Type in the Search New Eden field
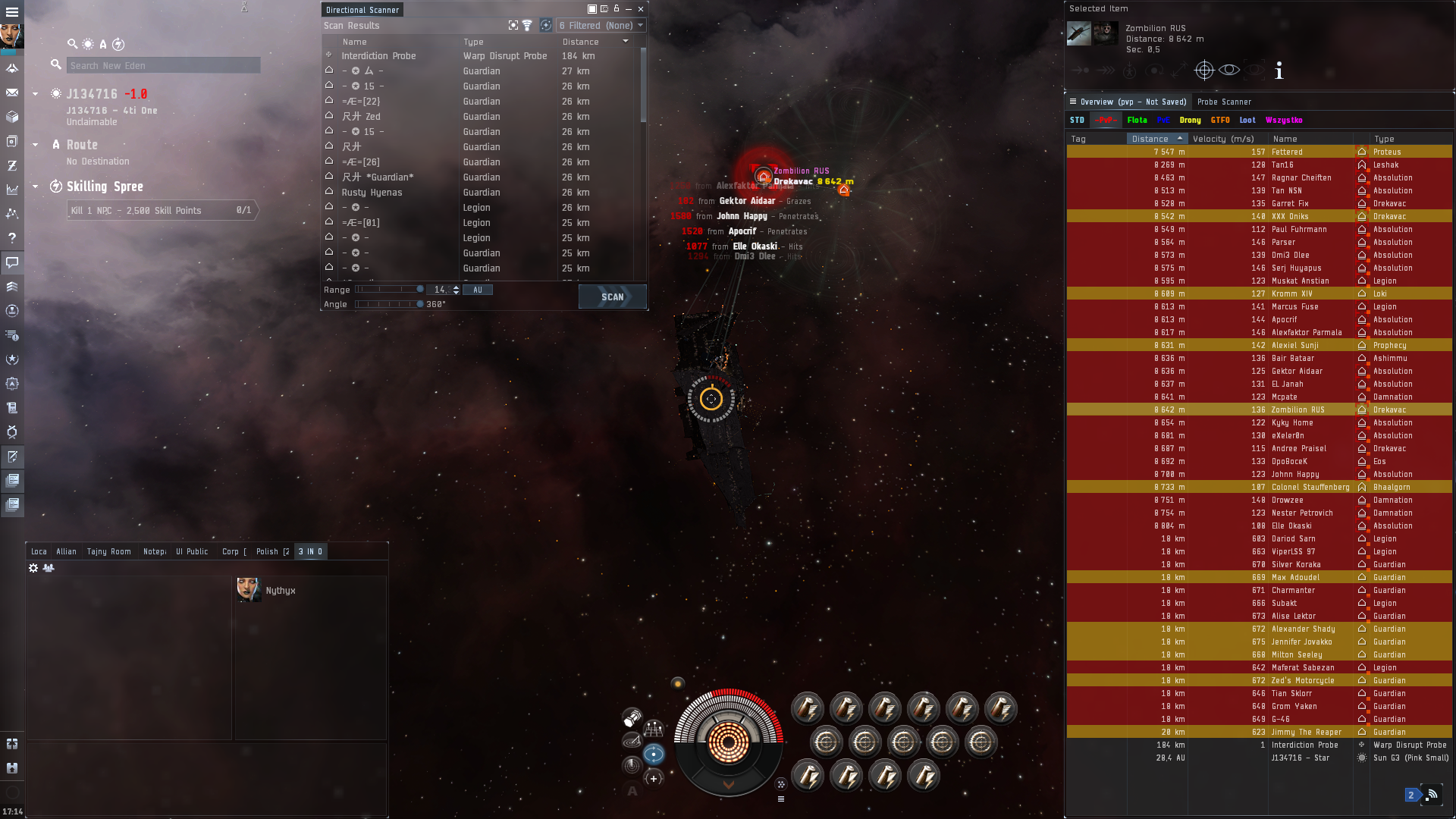The image size is (1456, 819). (x=163, y=65)
